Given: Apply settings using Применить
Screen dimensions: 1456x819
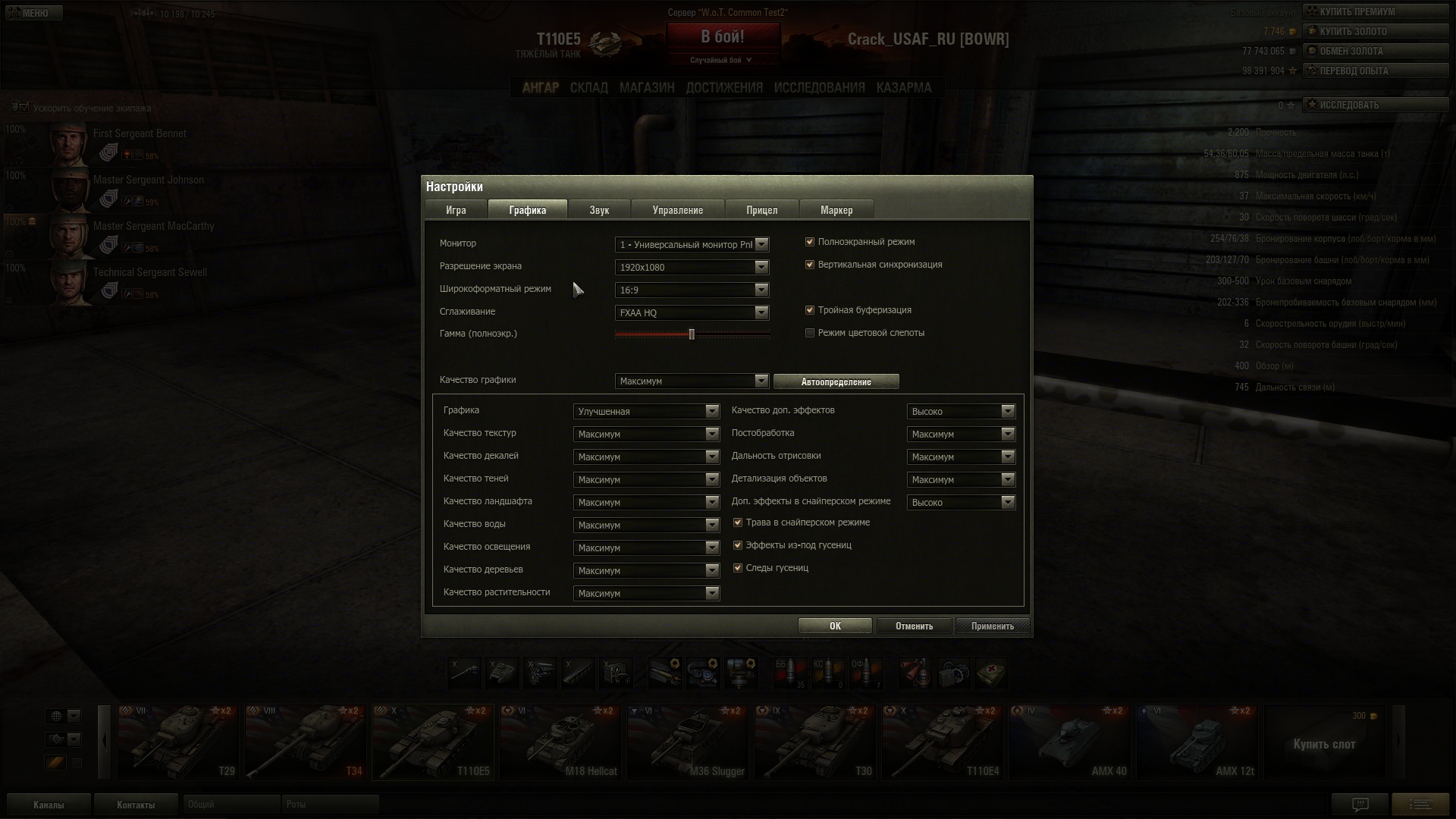Looking at the screenshot, I should coord(992,626).
